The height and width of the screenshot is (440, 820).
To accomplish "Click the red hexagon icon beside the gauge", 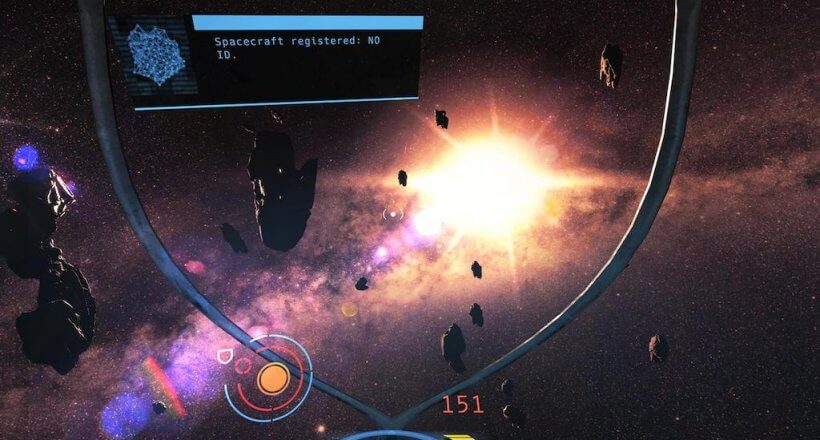I will coord(242,366).
